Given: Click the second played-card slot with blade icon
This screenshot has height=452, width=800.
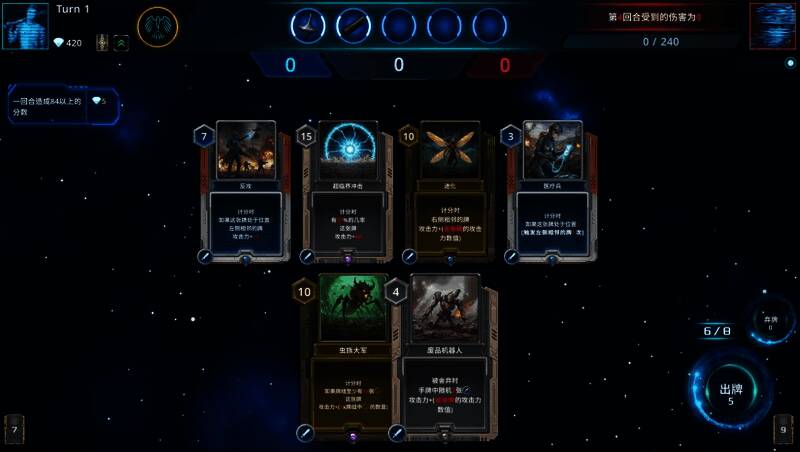Looking at the screenshot, I should pyautogui.click(x=353, y=25).
